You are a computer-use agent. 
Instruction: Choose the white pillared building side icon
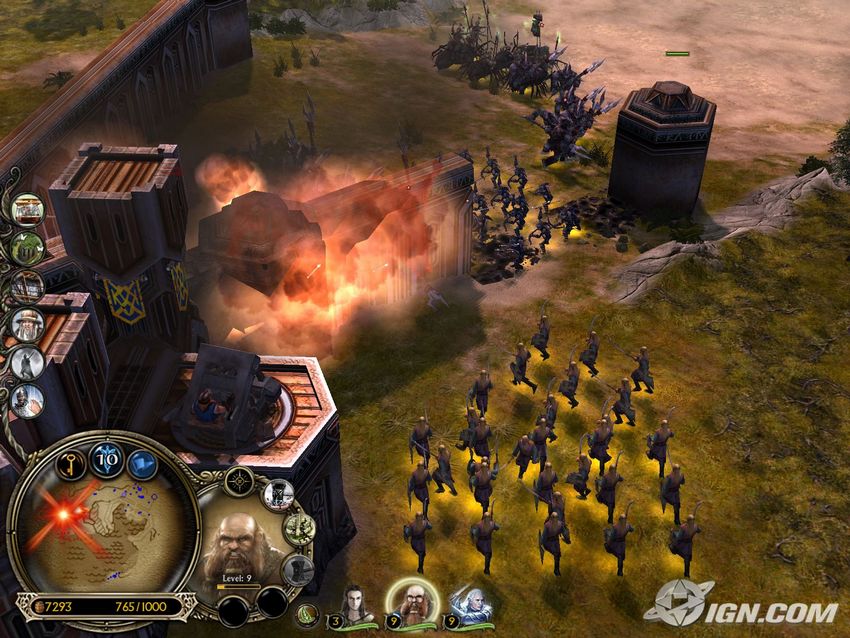[27, 210]
